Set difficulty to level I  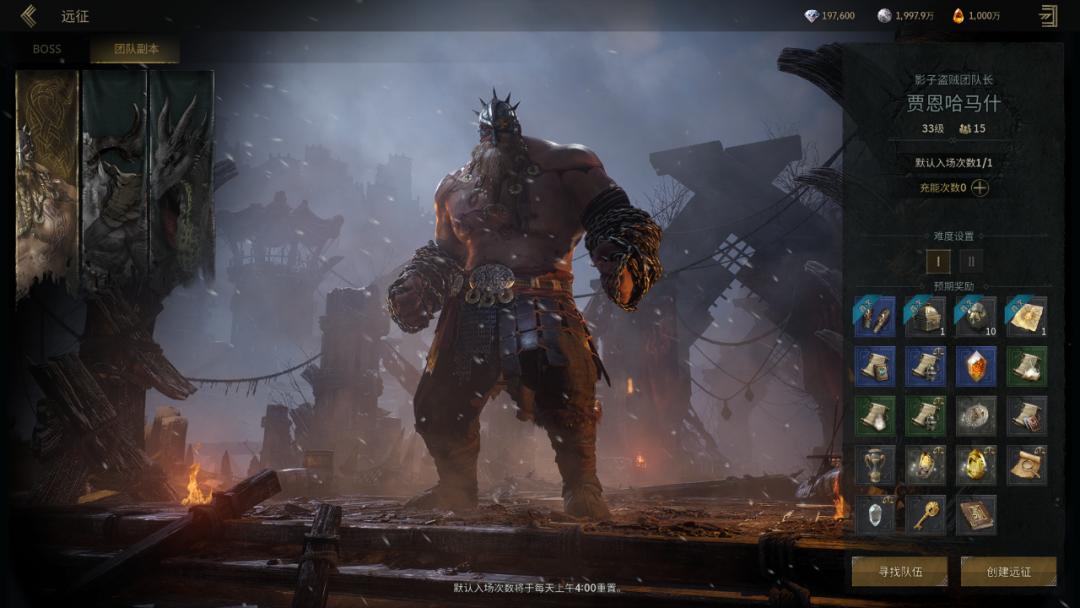[x=938, y=262]
